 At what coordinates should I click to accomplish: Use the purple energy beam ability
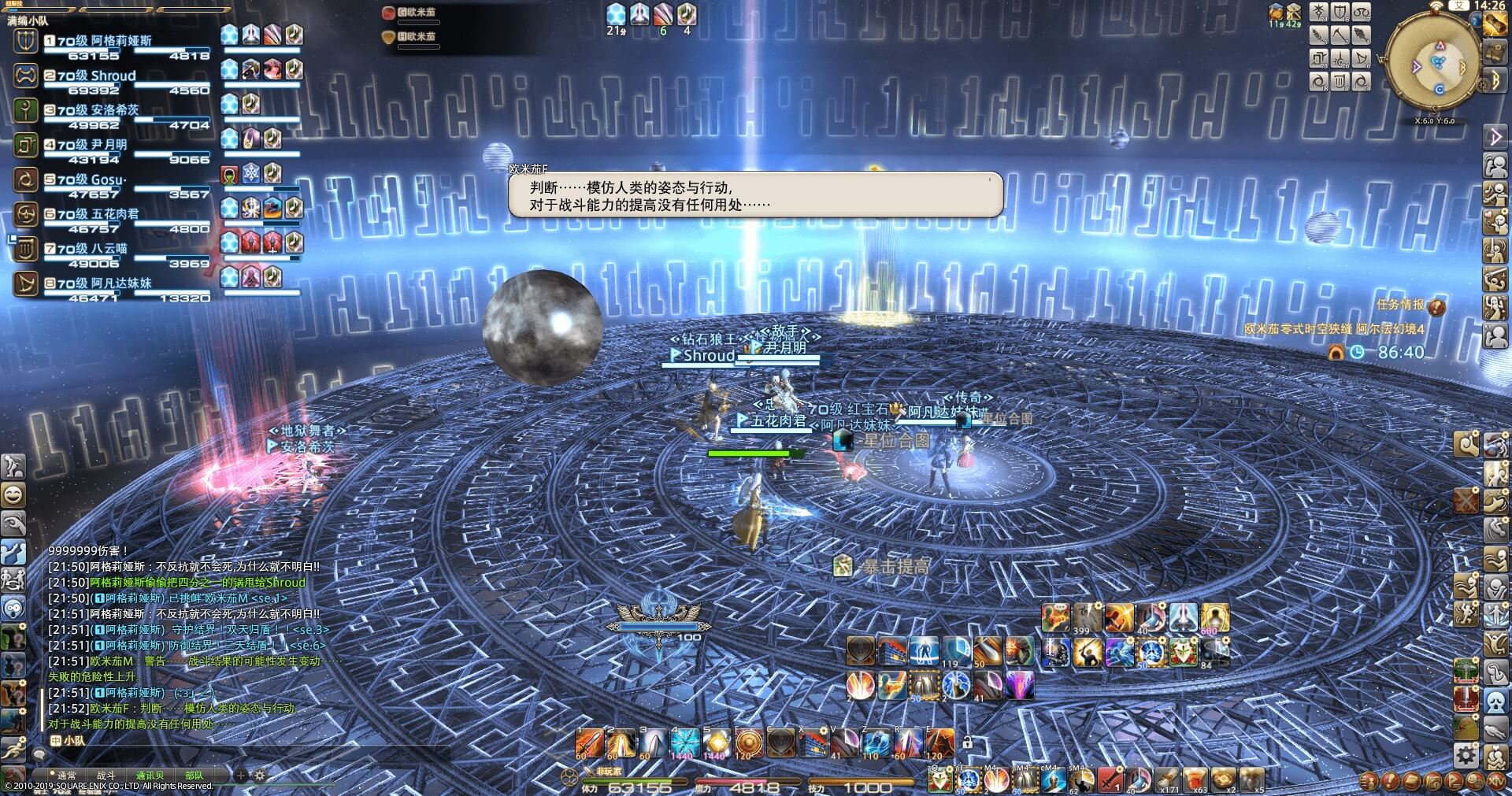click(1020, 686)
